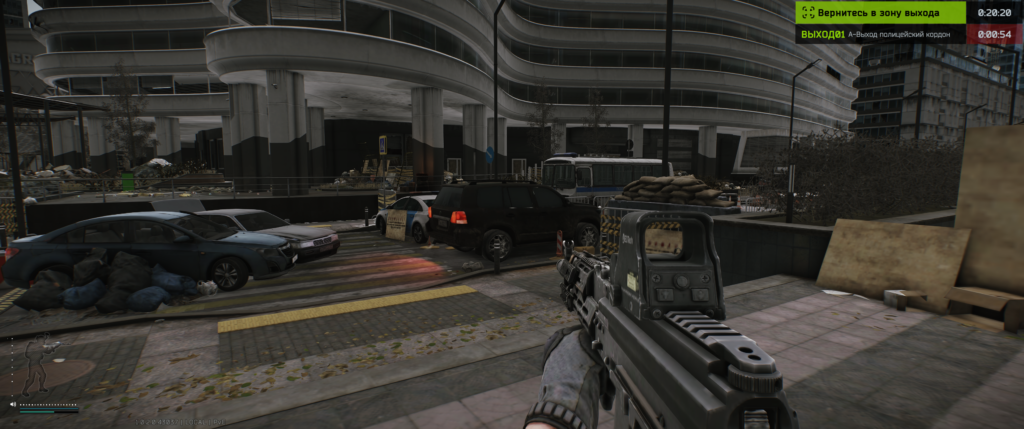Select the ВЫХОД01 police cordon exit entry

(880, 34)
